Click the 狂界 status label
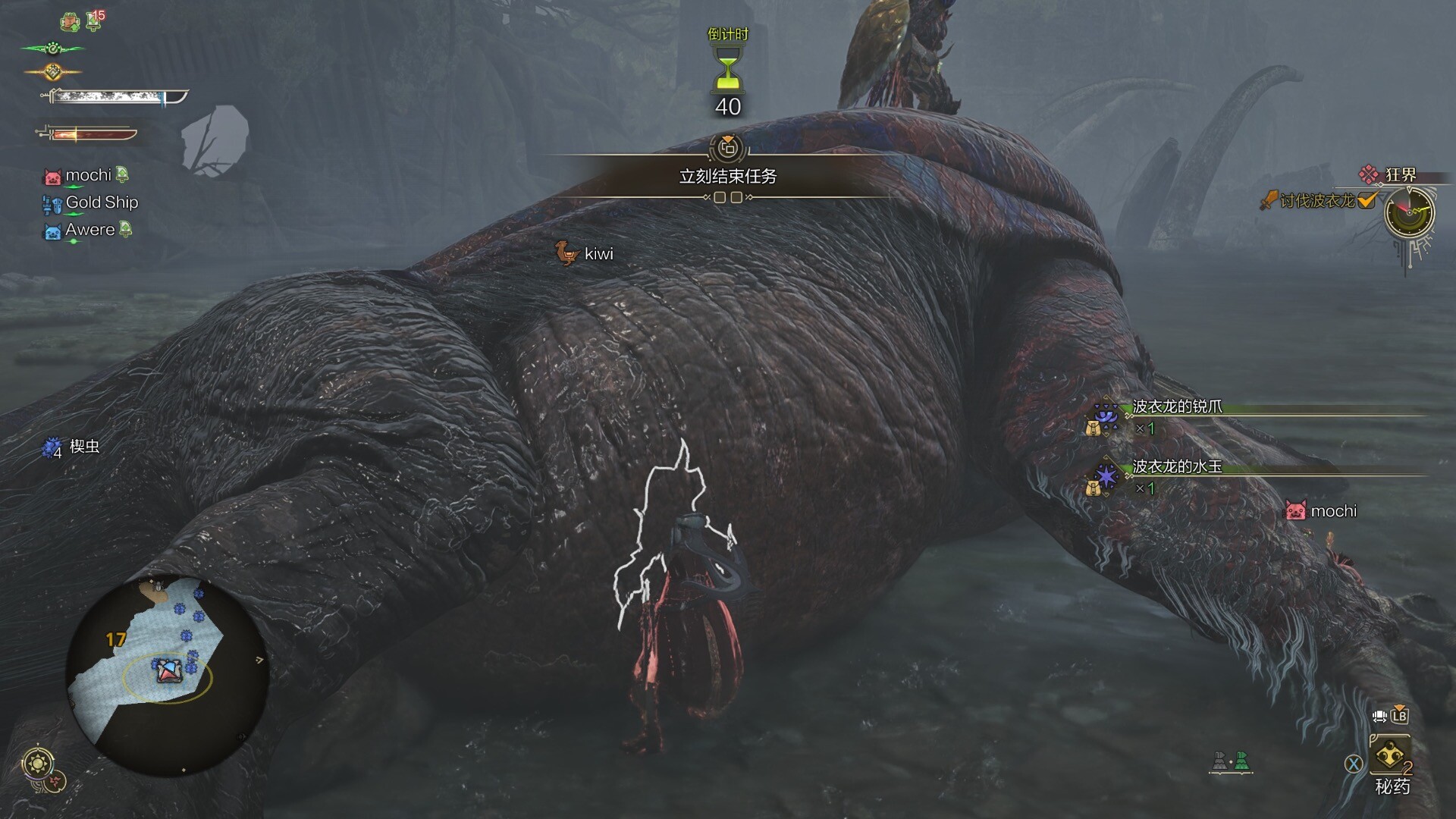The height and width of the screenshot is (819, 1456). tap(1399, 175)
